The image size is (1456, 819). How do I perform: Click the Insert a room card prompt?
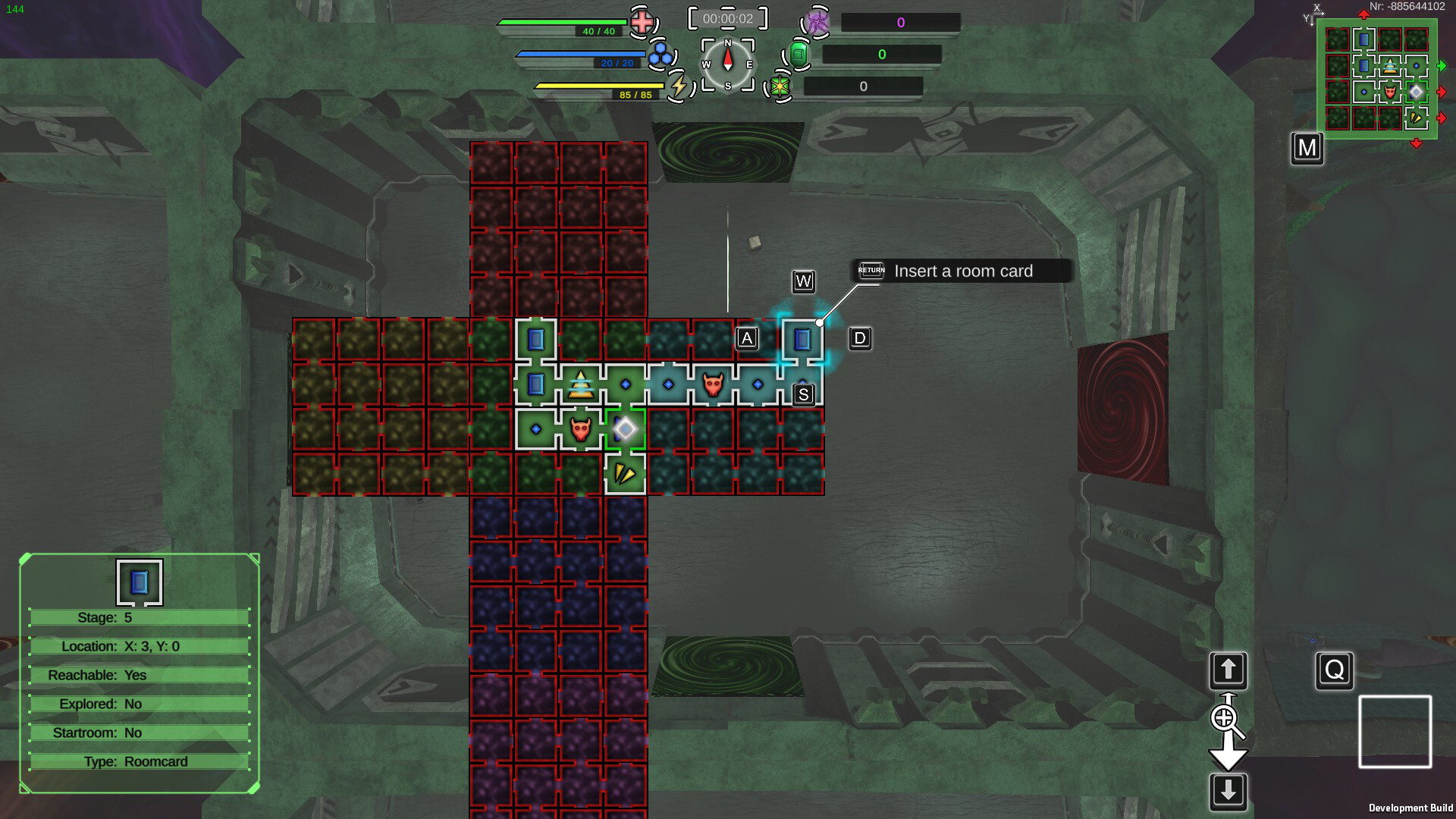point(964,271)
